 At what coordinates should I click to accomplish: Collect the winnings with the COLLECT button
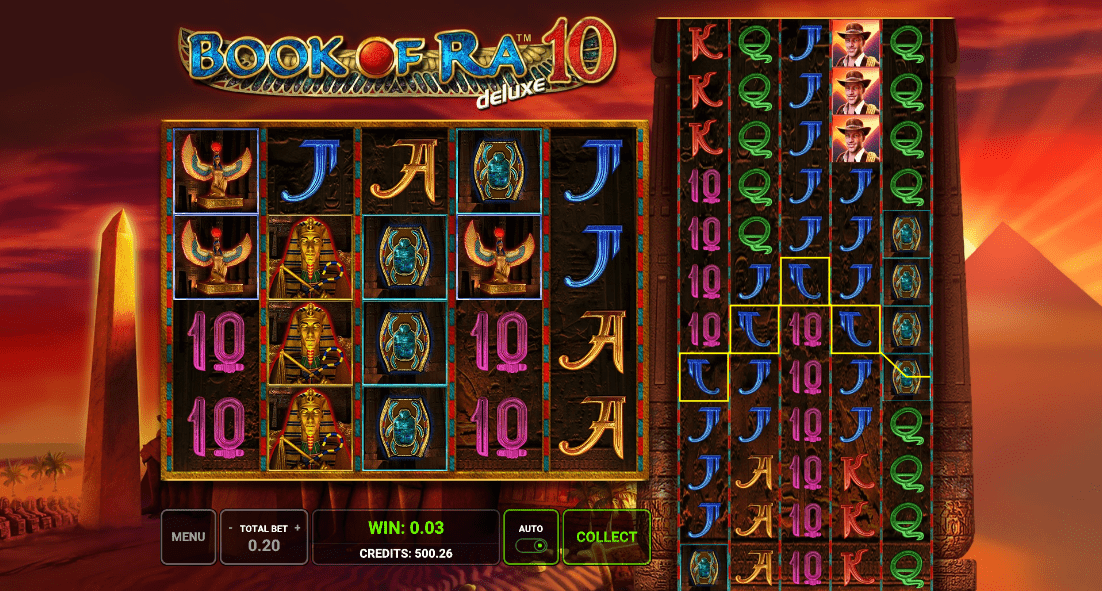(x=606, y=537)
